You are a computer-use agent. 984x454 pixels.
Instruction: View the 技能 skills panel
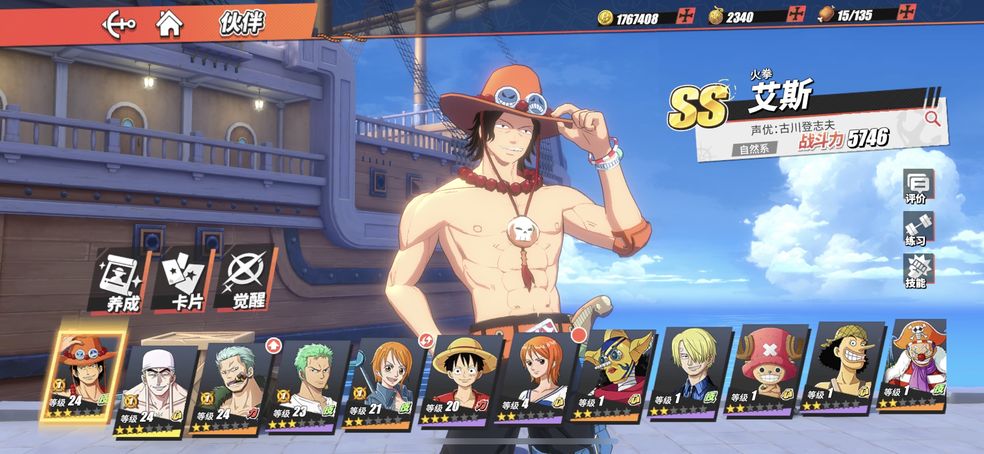[916, 271]
